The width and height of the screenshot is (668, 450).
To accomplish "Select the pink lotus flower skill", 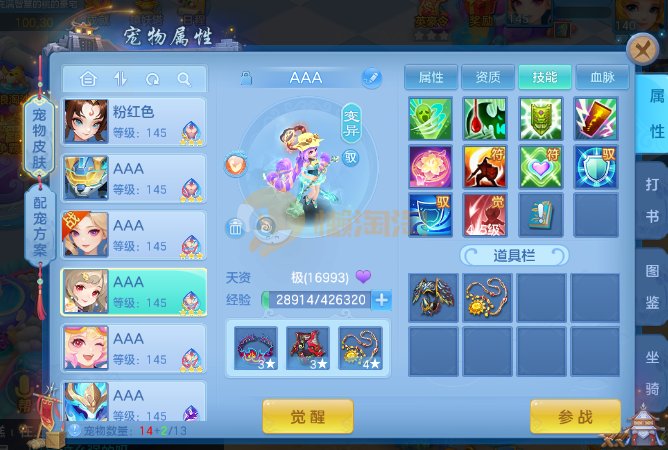I will click(430, 167).
